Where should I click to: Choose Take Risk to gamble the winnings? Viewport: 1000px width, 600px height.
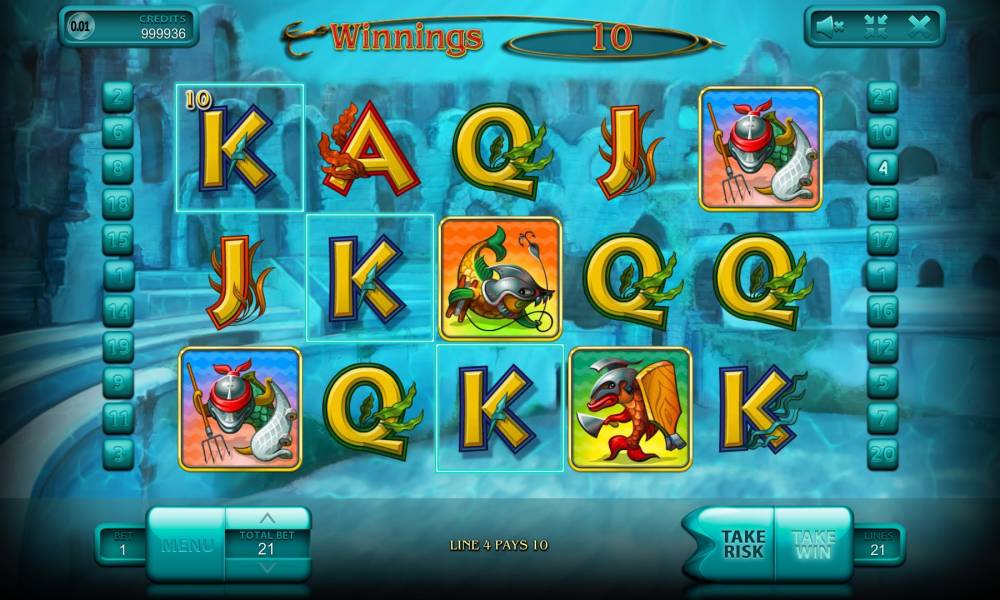[x=742, y=544]
